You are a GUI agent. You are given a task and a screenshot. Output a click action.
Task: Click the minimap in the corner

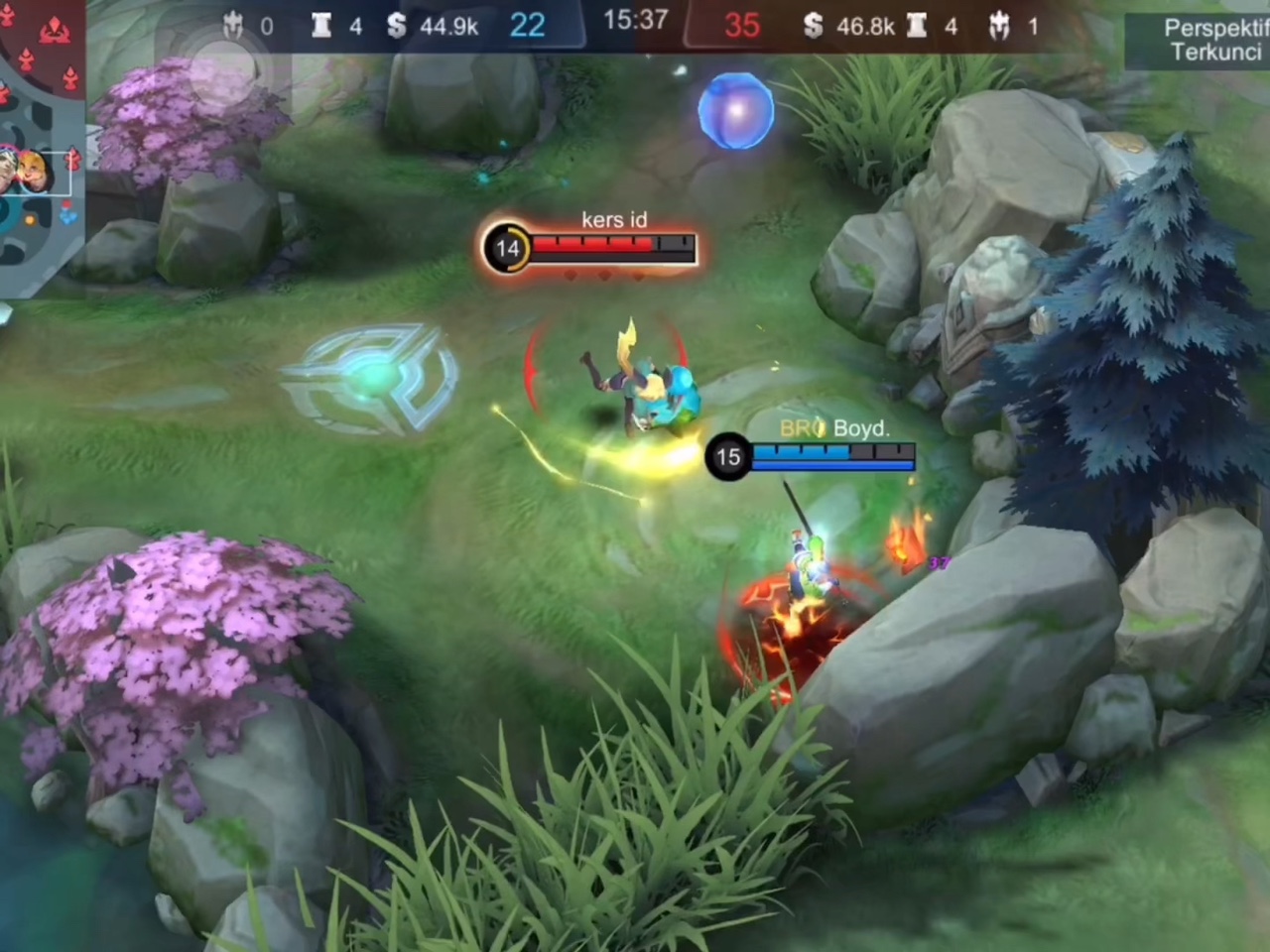tap(42, 149)
